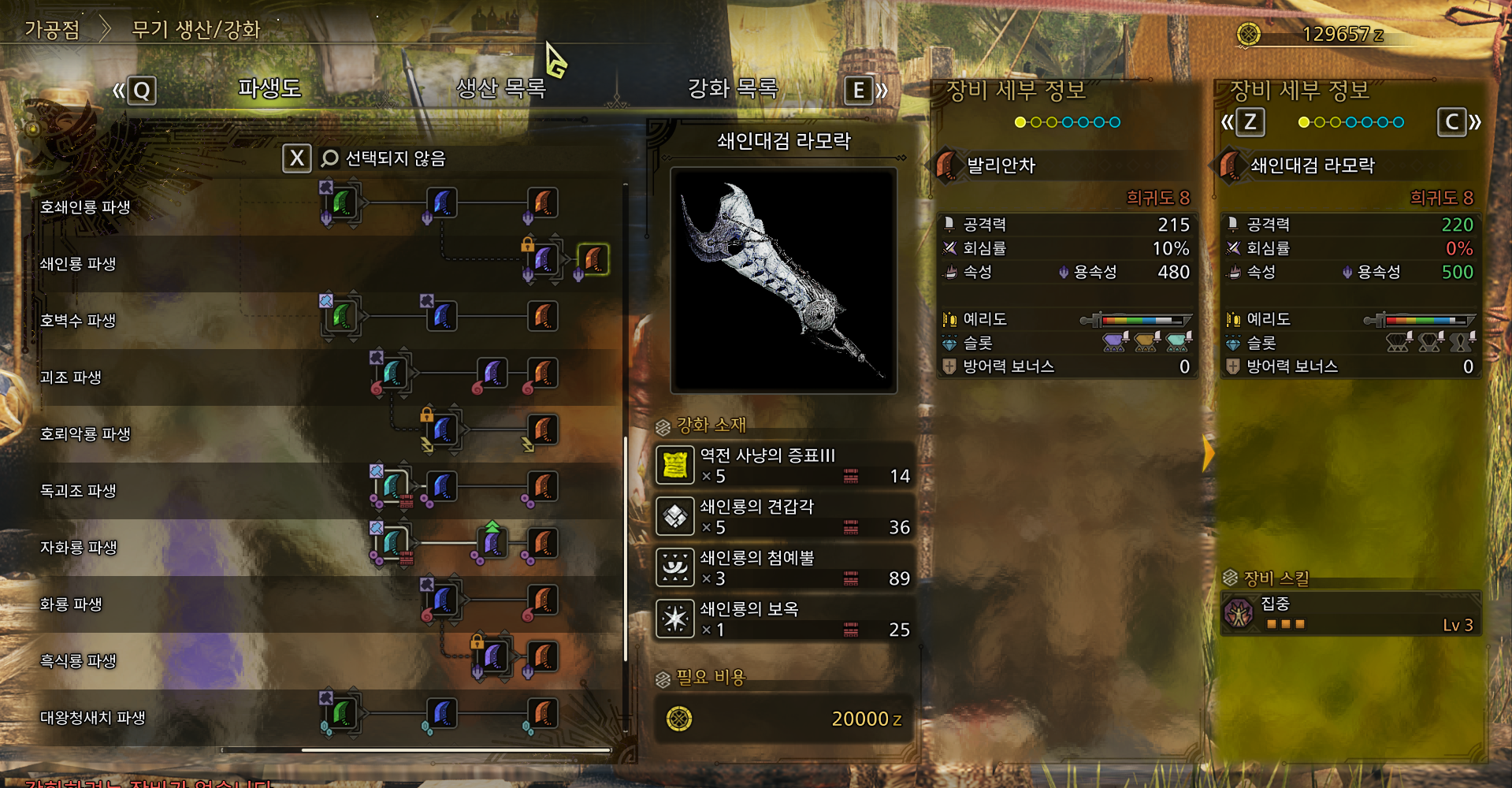Select the highlighted 쇄인대검 라모락 weapon node

click(593, 259)
